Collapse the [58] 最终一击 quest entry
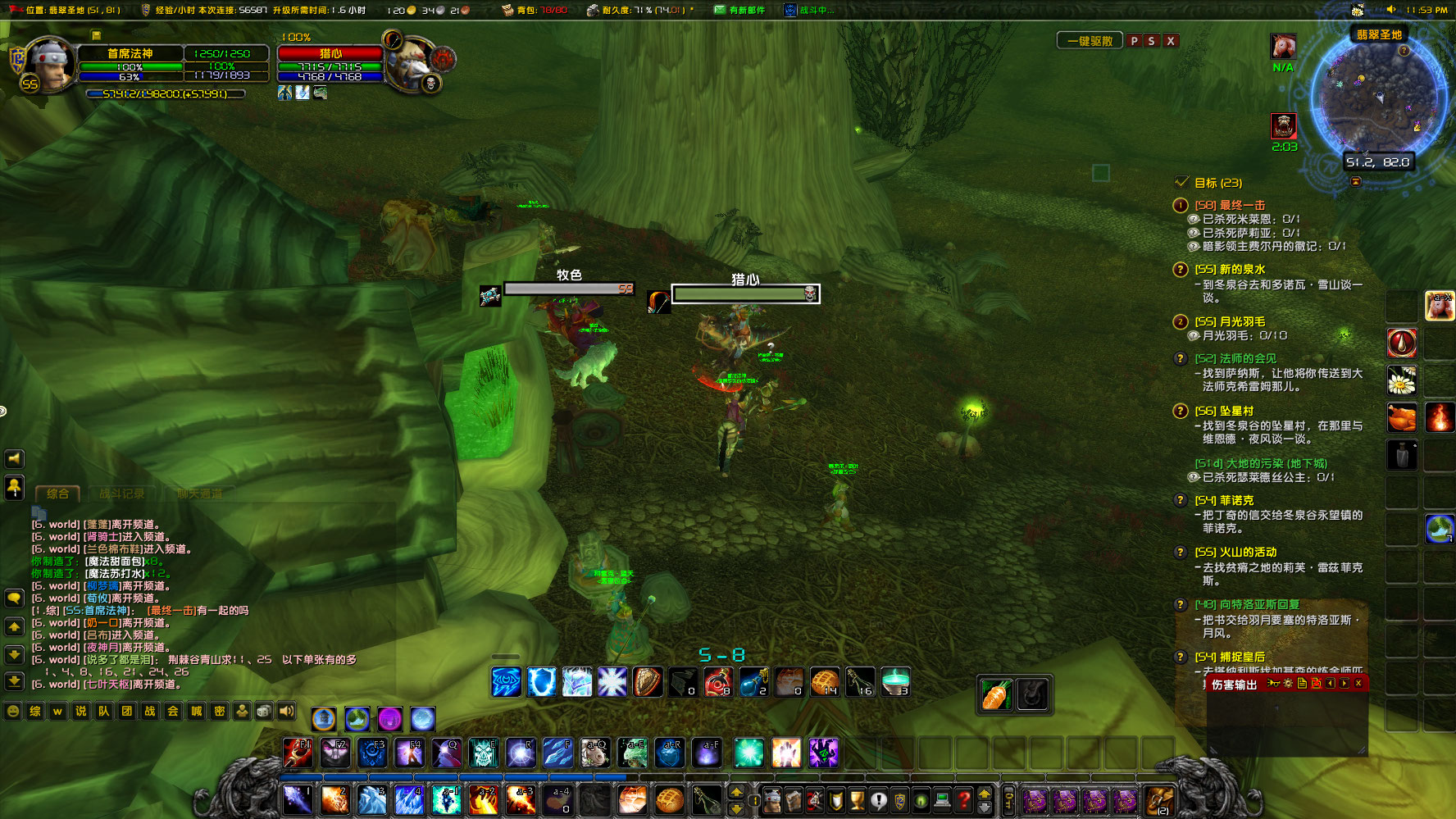1456x819 pixels. [1179, 207]
